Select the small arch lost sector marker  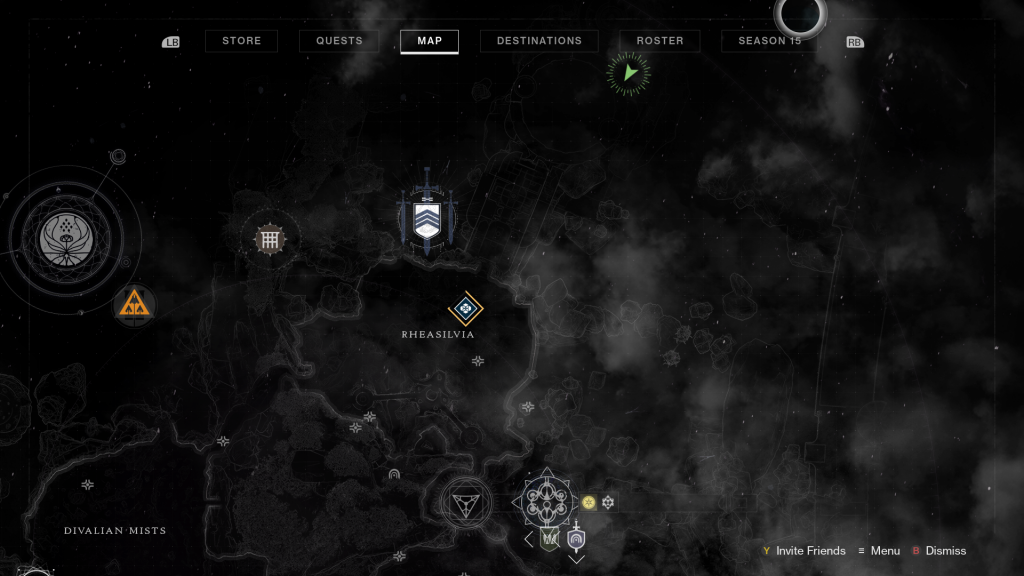[x=394, y=474]
